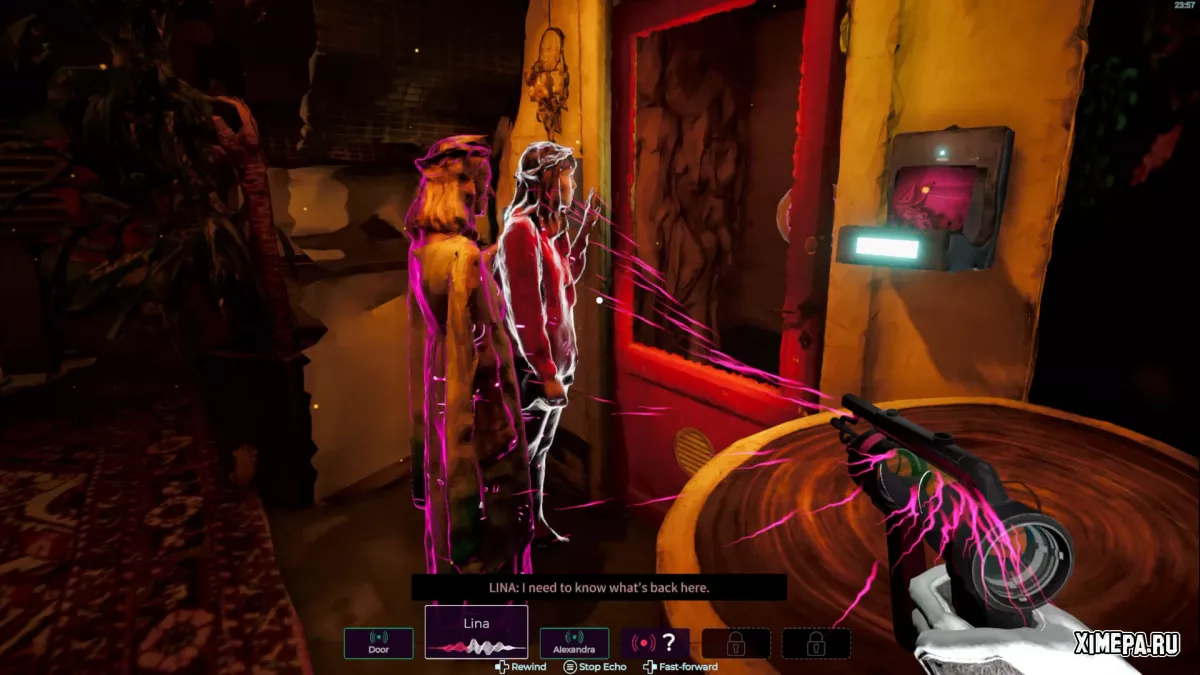This screenshot has width=1200, height=675.
Task: Open the unknown question mark echo slot
Action: click(655, 643)
